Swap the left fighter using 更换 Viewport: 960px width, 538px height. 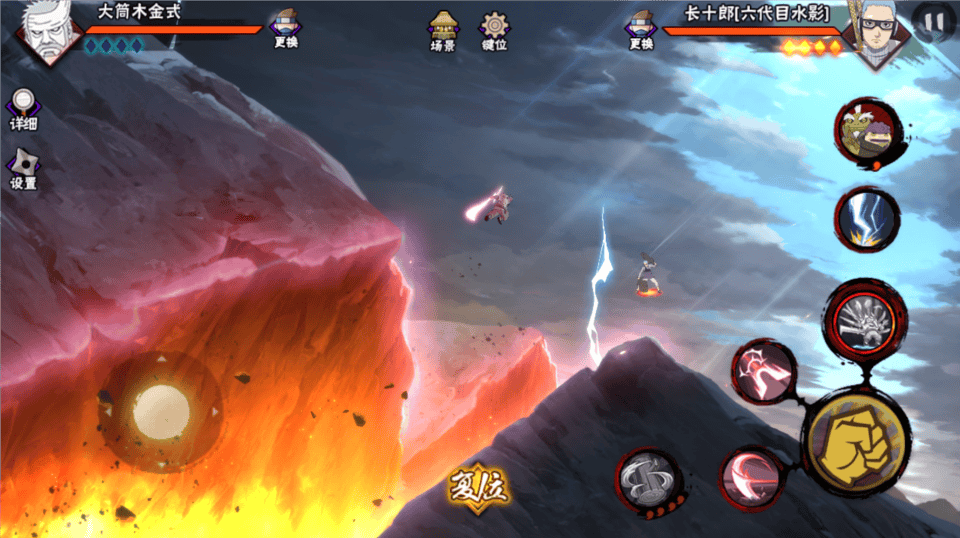[x=286, y=27]
